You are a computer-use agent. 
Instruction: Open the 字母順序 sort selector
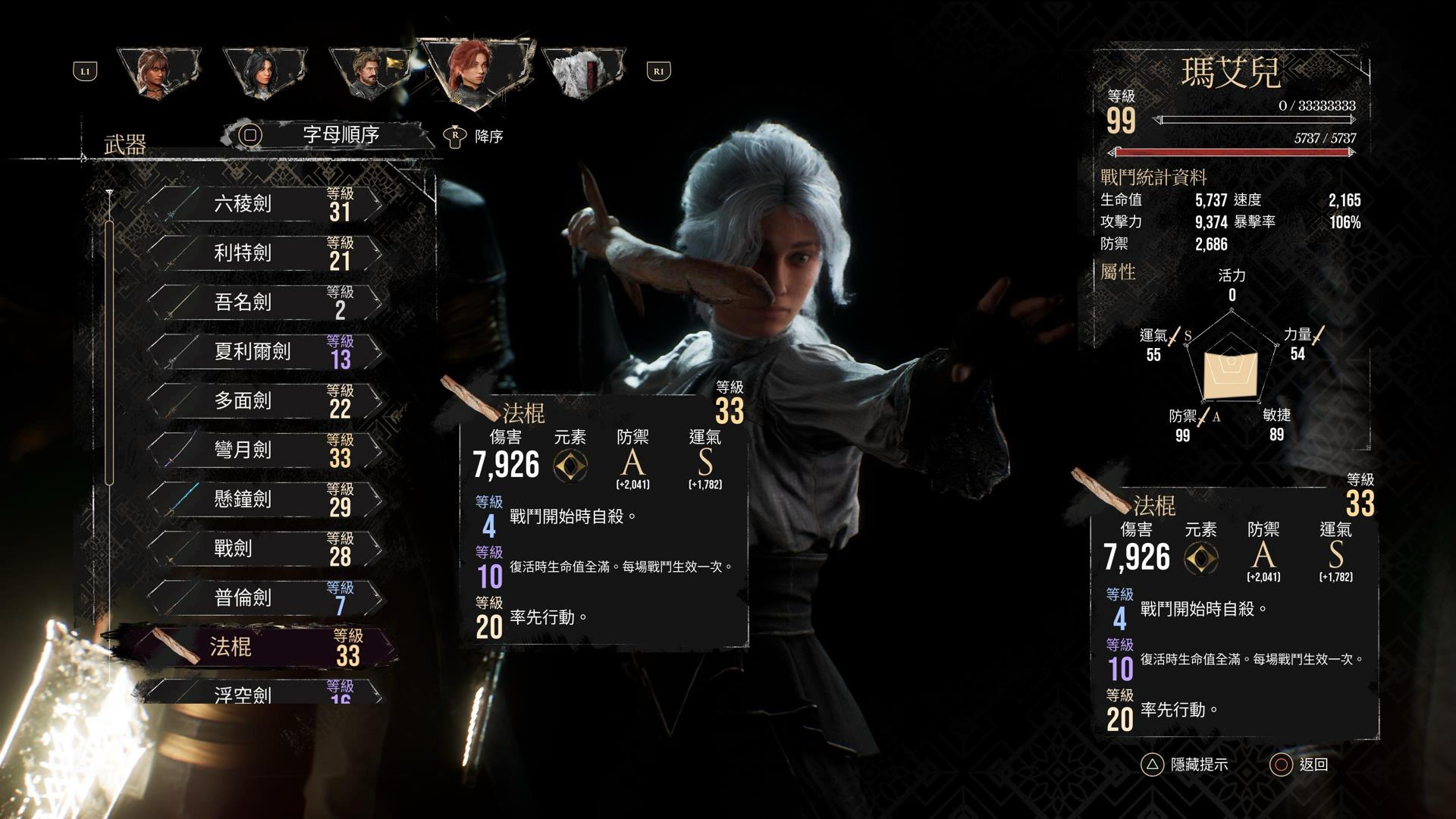coord(326,135)
